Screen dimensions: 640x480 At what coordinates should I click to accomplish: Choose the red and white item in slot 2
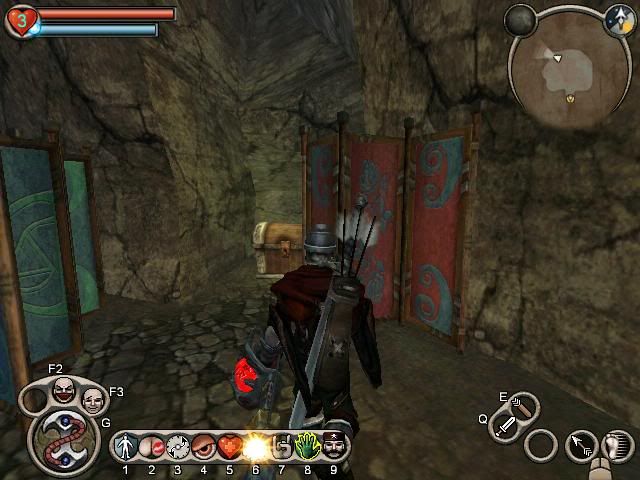coord(151,446)
